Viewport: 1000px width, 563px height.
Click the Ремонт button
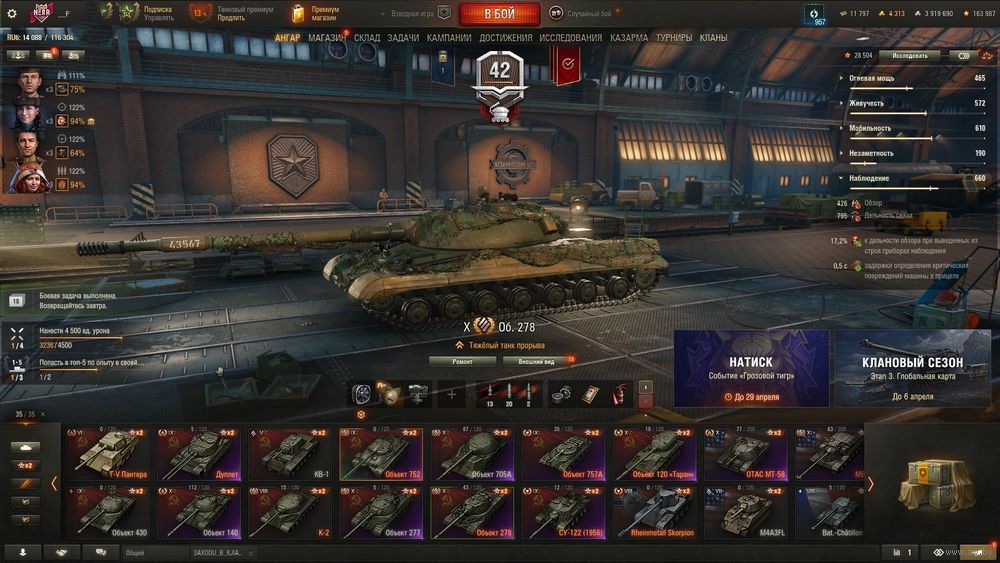pos(462,361)
